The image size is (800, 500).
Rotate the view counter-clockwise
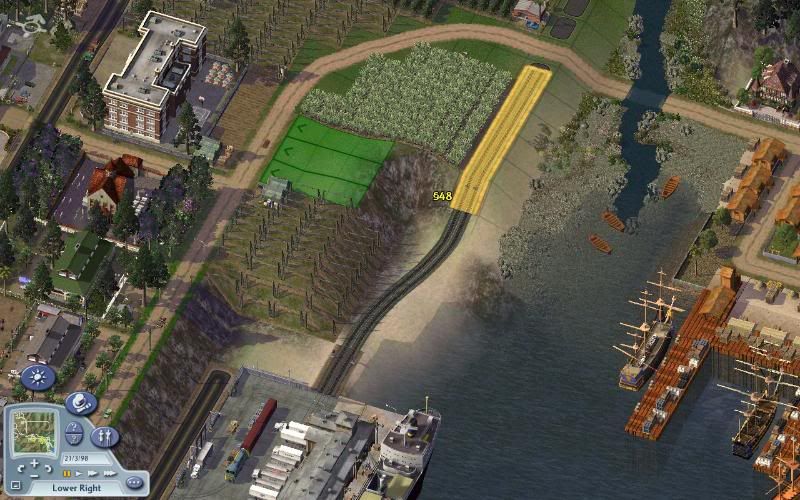[x=20, y=468]
